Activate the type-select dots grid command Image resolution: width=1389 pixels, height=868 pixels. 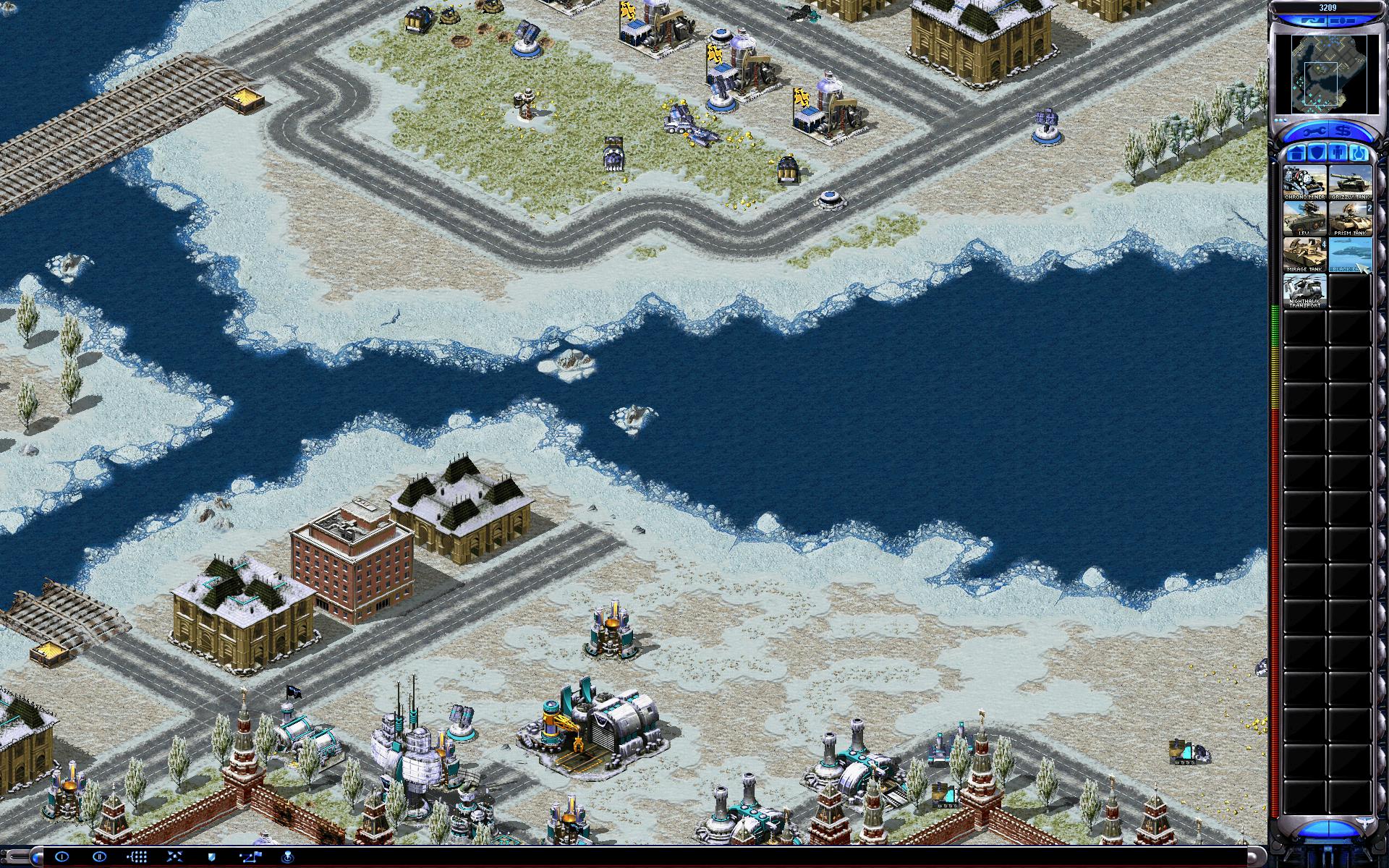[x=137, y=856]
